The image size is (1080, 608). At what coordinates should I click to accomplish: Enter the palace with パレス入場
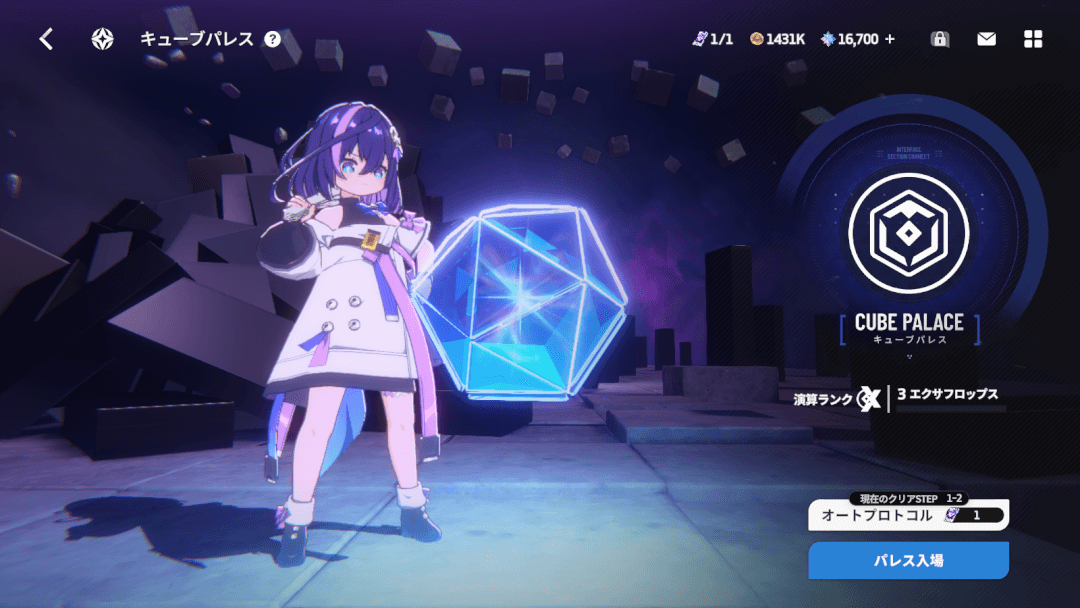click(x=908, y=560)
